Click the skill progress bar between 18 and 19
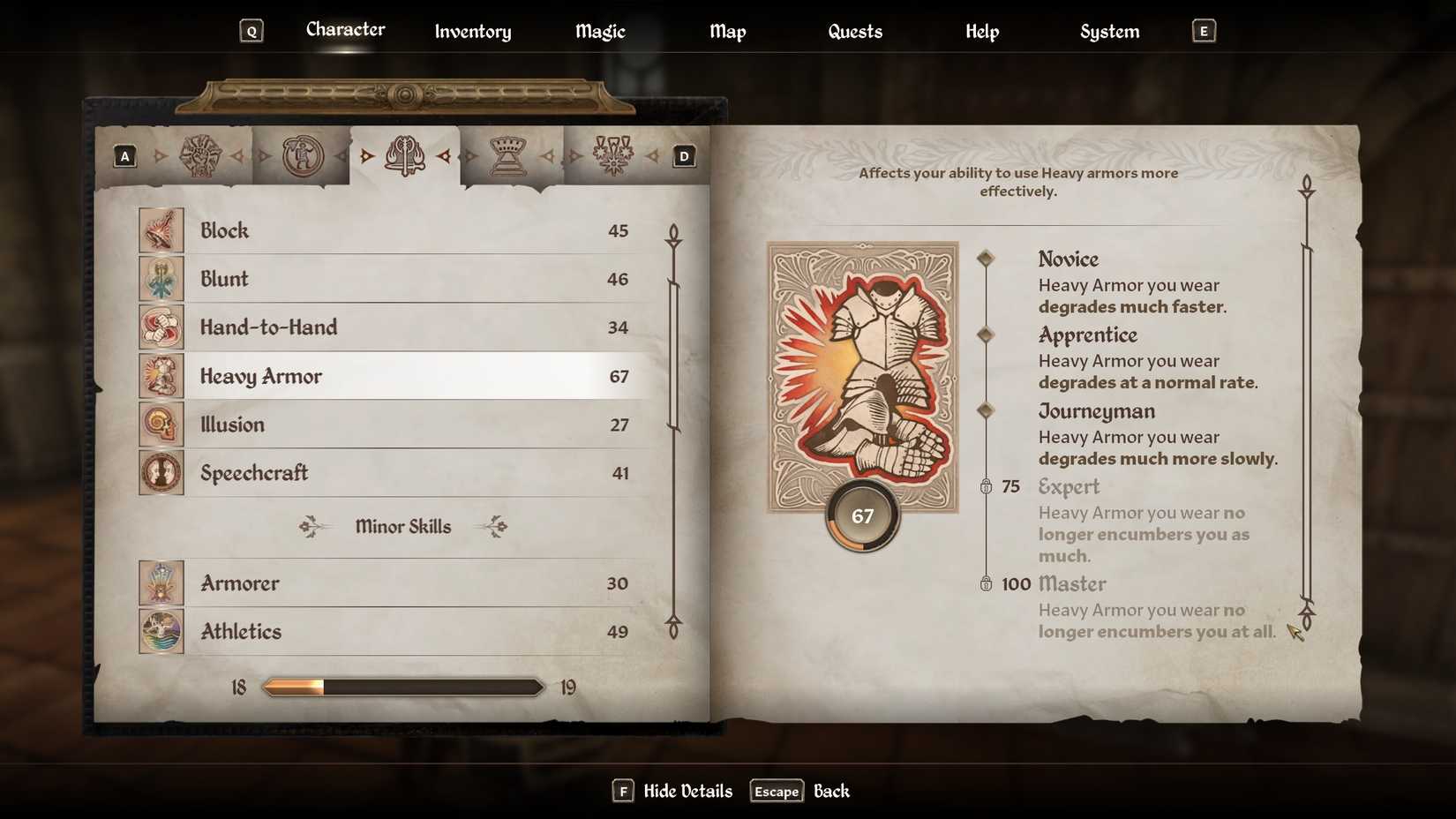This screenshot has height=819, width=1456. click(x=402, y=686)
